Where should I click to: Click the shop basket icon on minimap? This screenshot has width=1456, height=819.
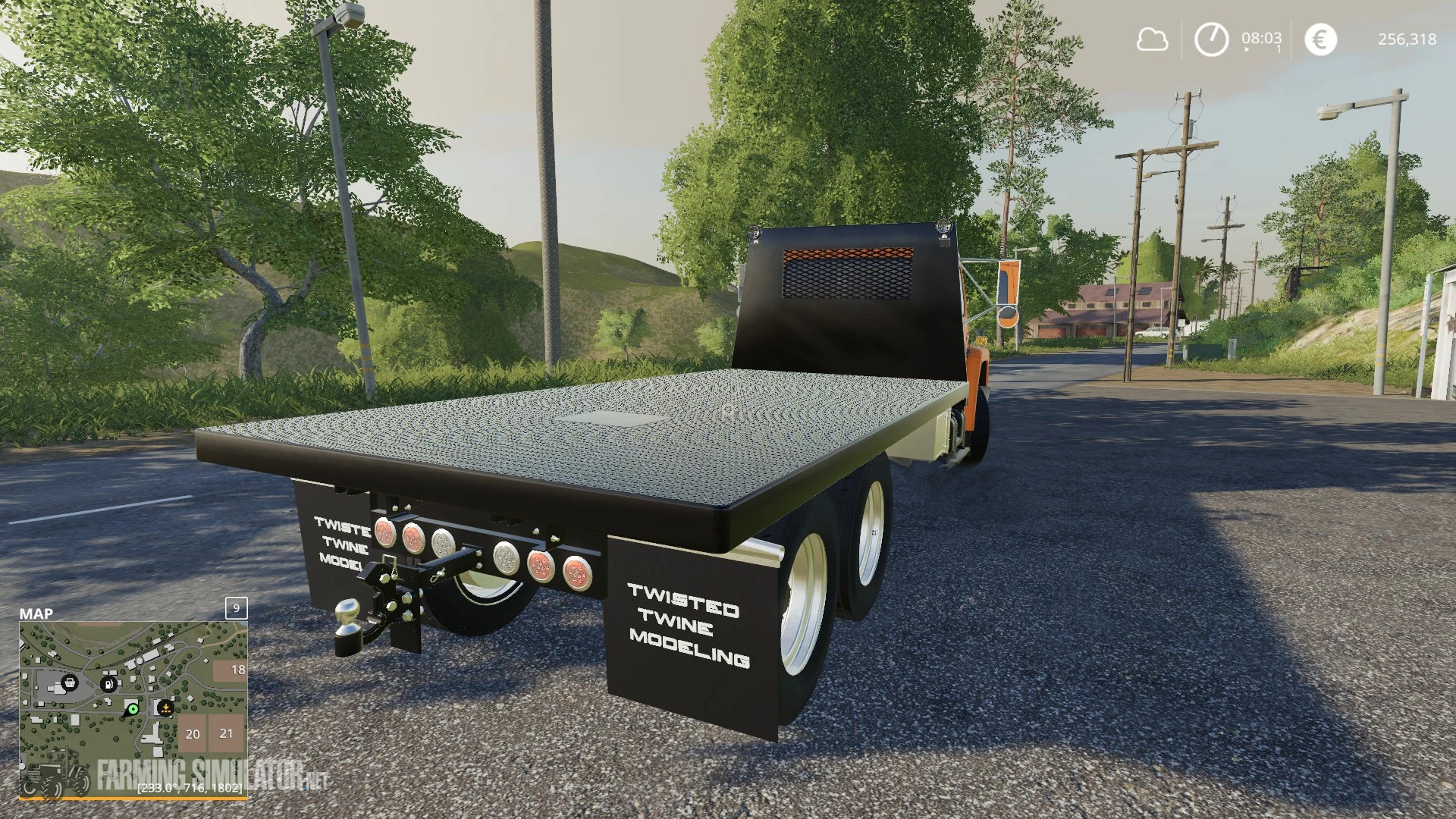(x=71, y=683)
